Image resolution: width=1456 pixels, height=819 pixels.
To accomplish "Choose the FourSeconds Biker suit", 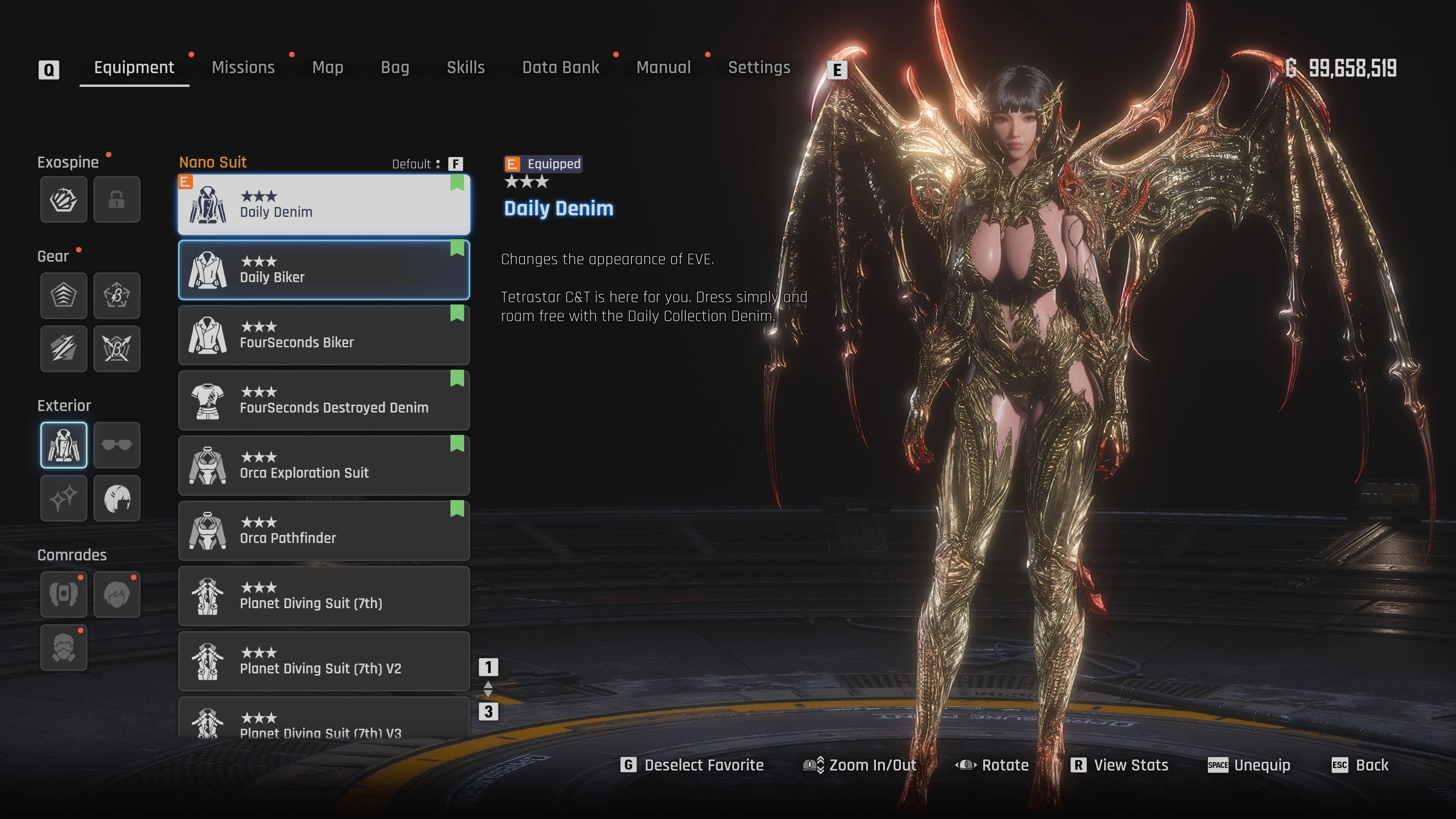I will point(324,335).
